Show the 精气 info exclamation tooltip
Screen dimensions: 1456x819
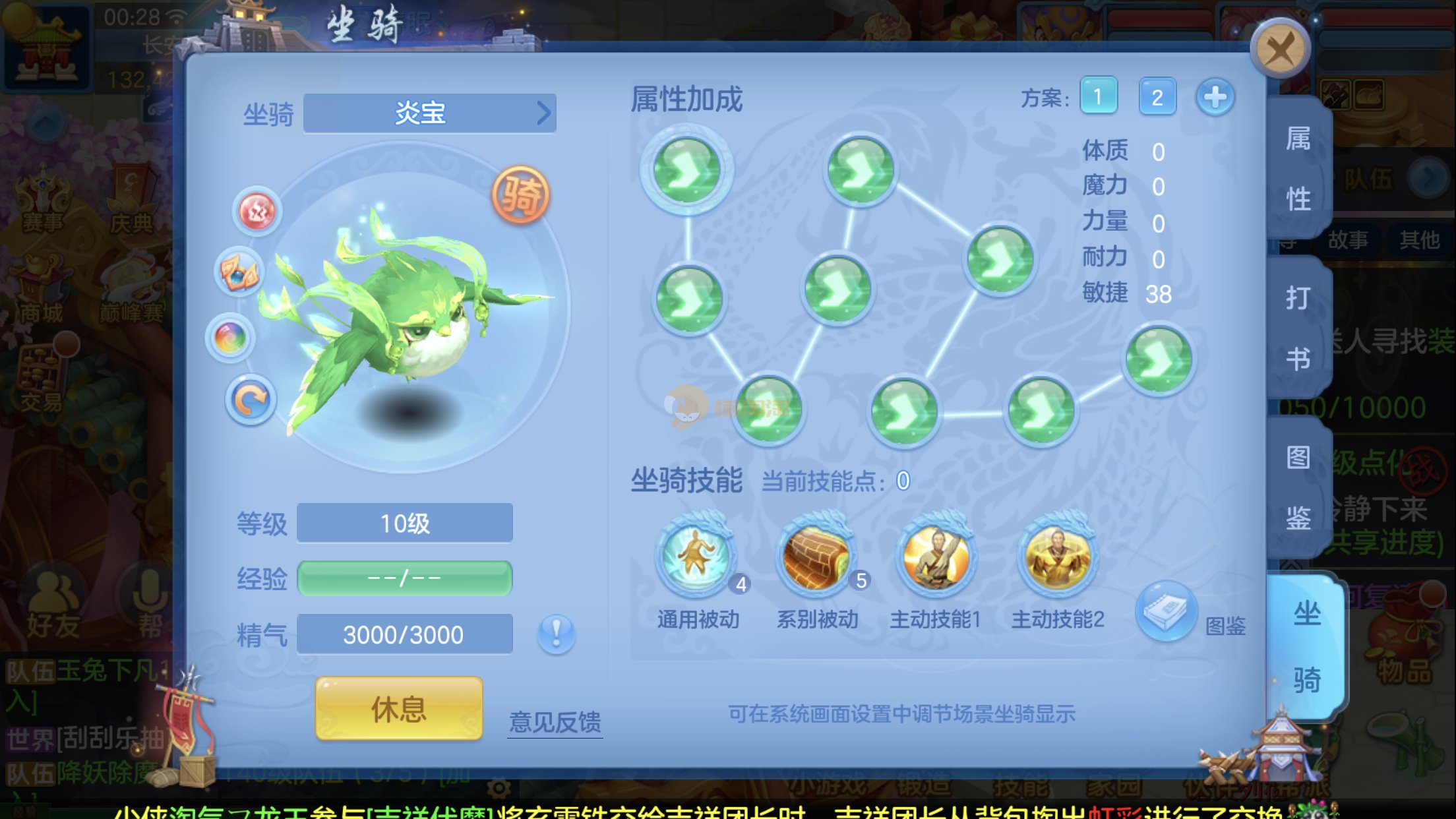(556, 634)
